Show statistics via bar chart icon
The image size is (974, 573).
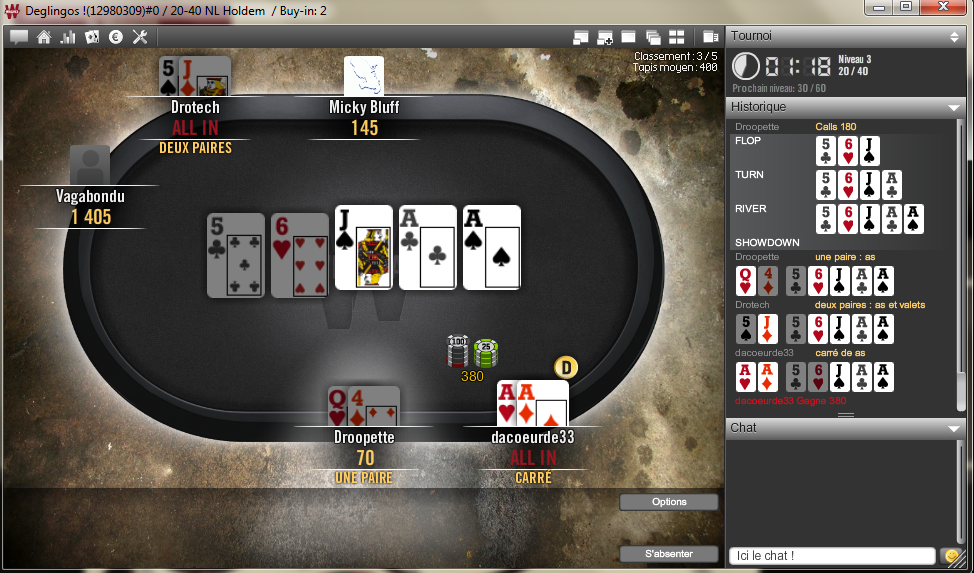pos(68,37)
